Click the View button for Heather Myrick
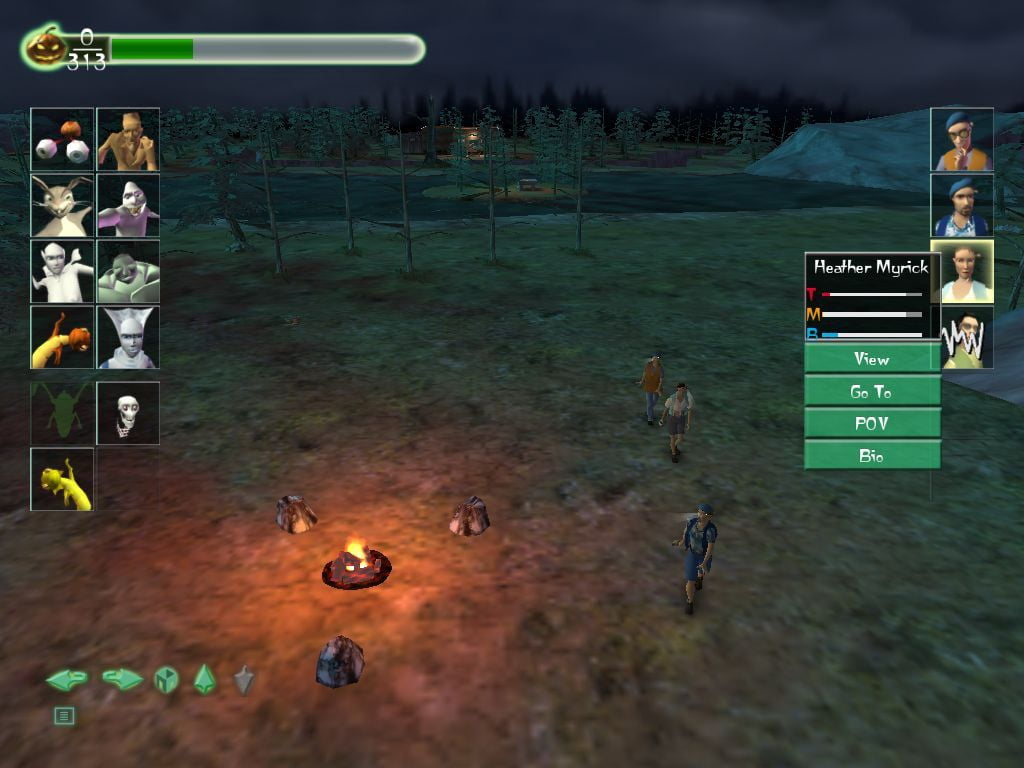This screenshot has height=768, width=1024. (x=872, y=359)
